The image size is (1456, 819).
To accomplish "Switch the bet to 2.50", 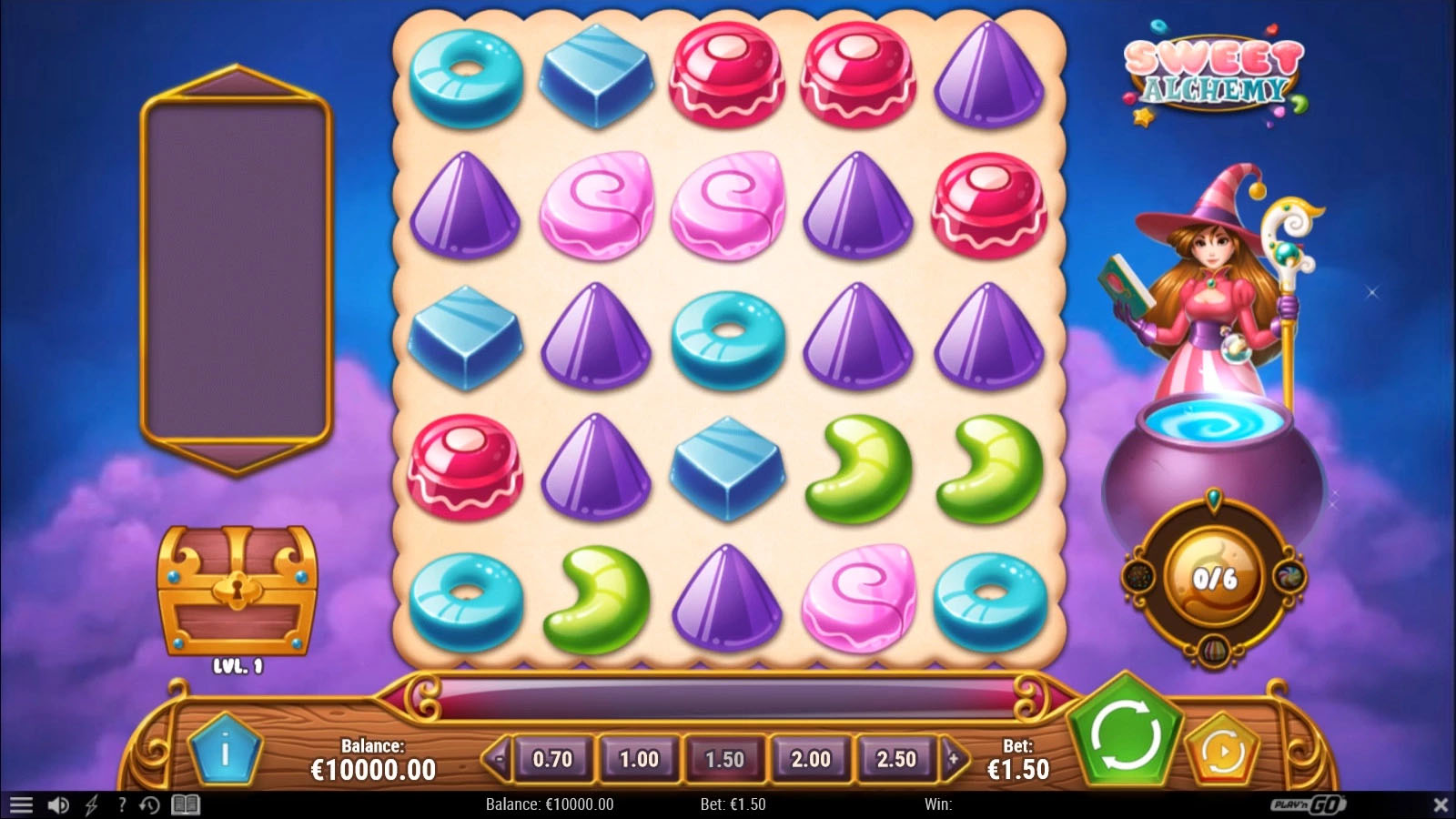I will (896, 758).
